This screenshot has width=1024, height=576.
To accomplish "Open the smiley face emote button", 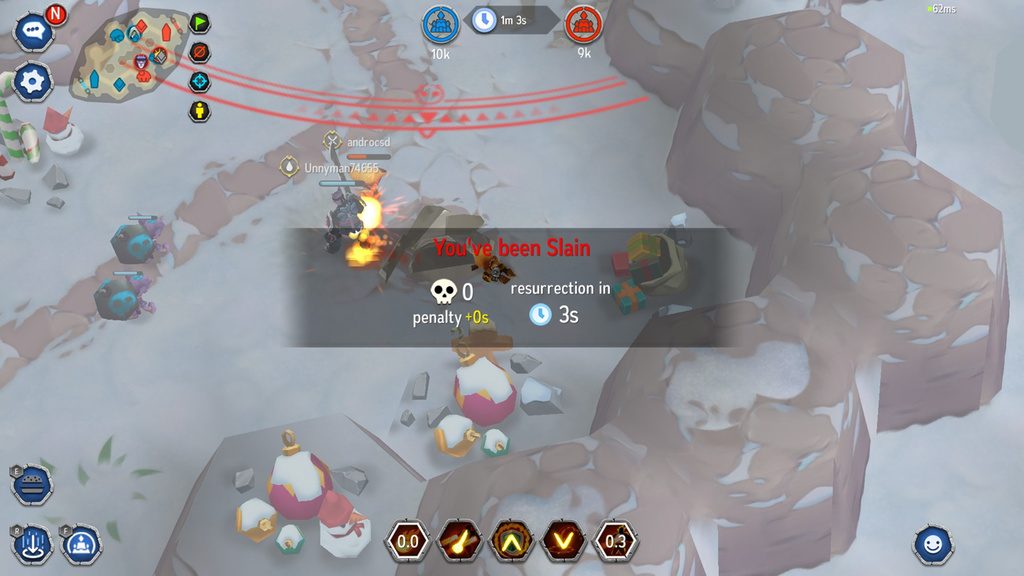I will (933, 545).
